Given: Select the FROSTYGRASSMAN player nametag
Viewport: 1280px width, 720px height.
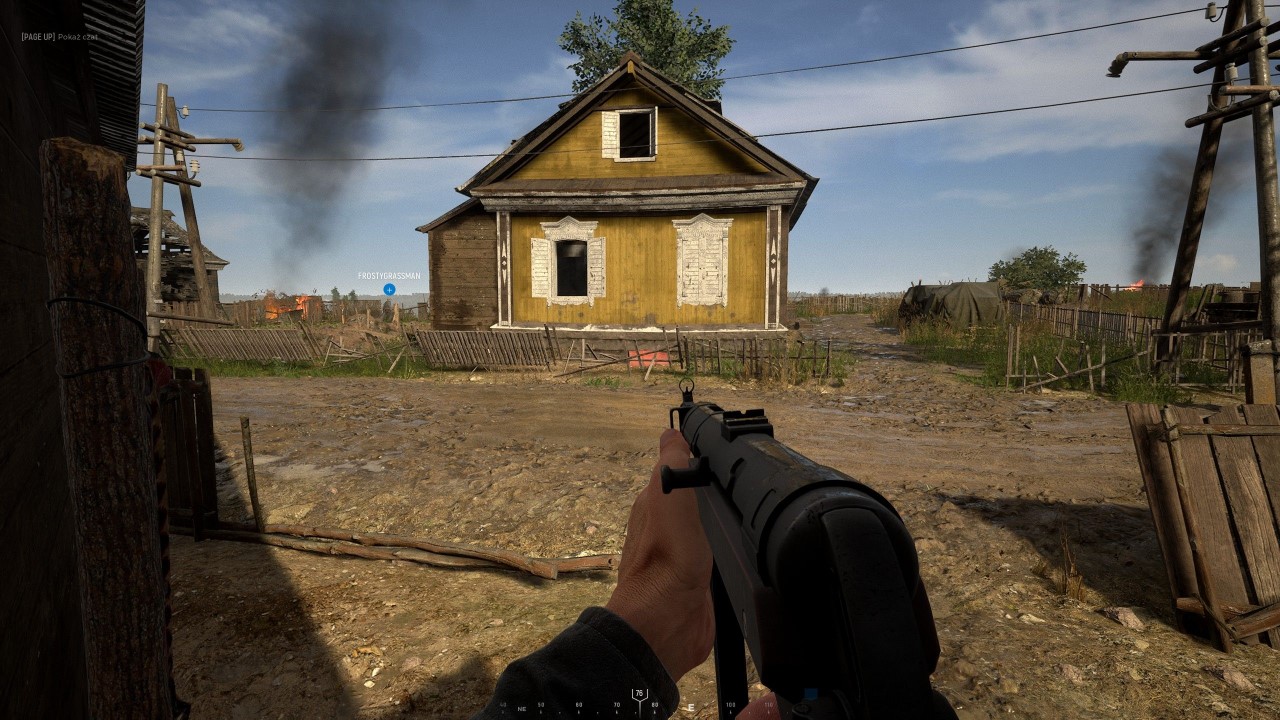Looking at the screenshot, I should tap(389, 274).
